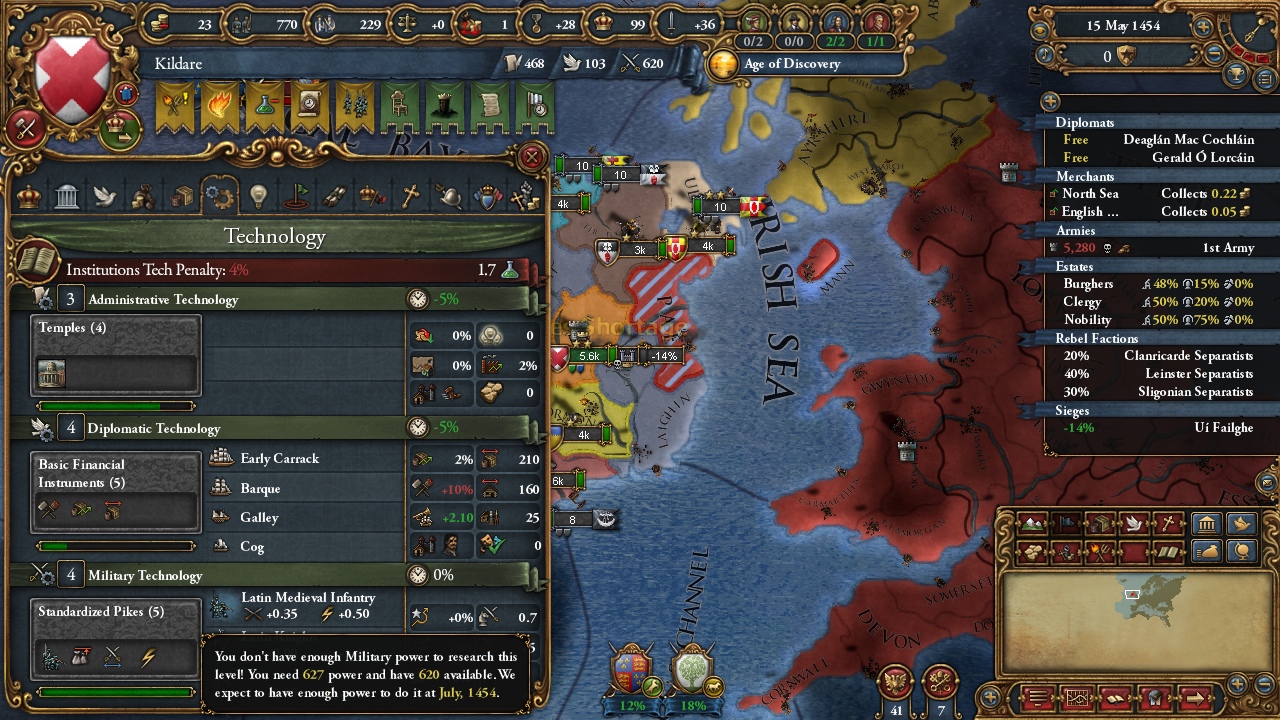Image resolution: width=1280 pixels, height=720 pixels.
Task: Open the Economy view coin icon
Action: [x=143, y=196]
